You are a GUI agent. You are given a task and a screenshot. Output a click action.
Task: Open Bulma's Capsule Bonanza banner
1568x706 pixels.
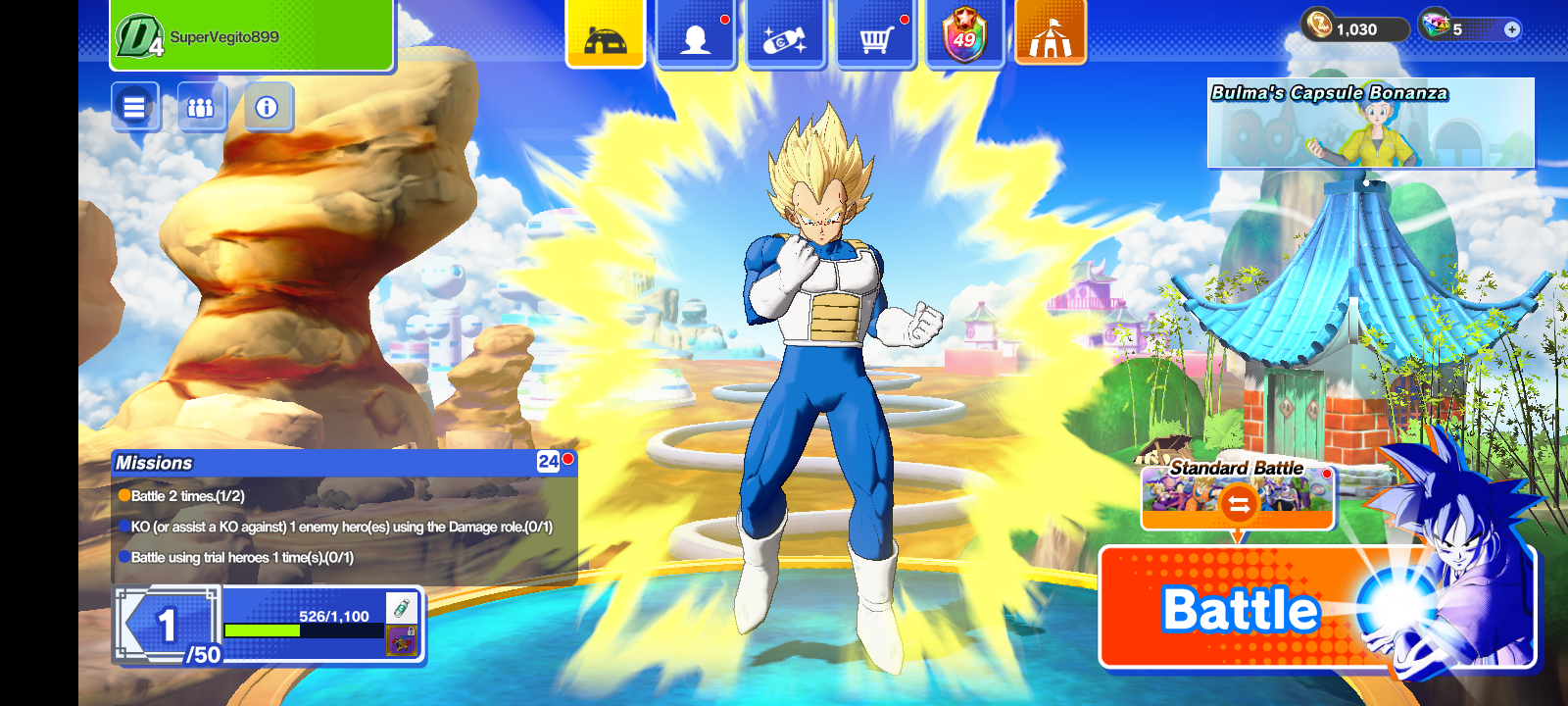pyautogui.click(x=1370, y=123)
